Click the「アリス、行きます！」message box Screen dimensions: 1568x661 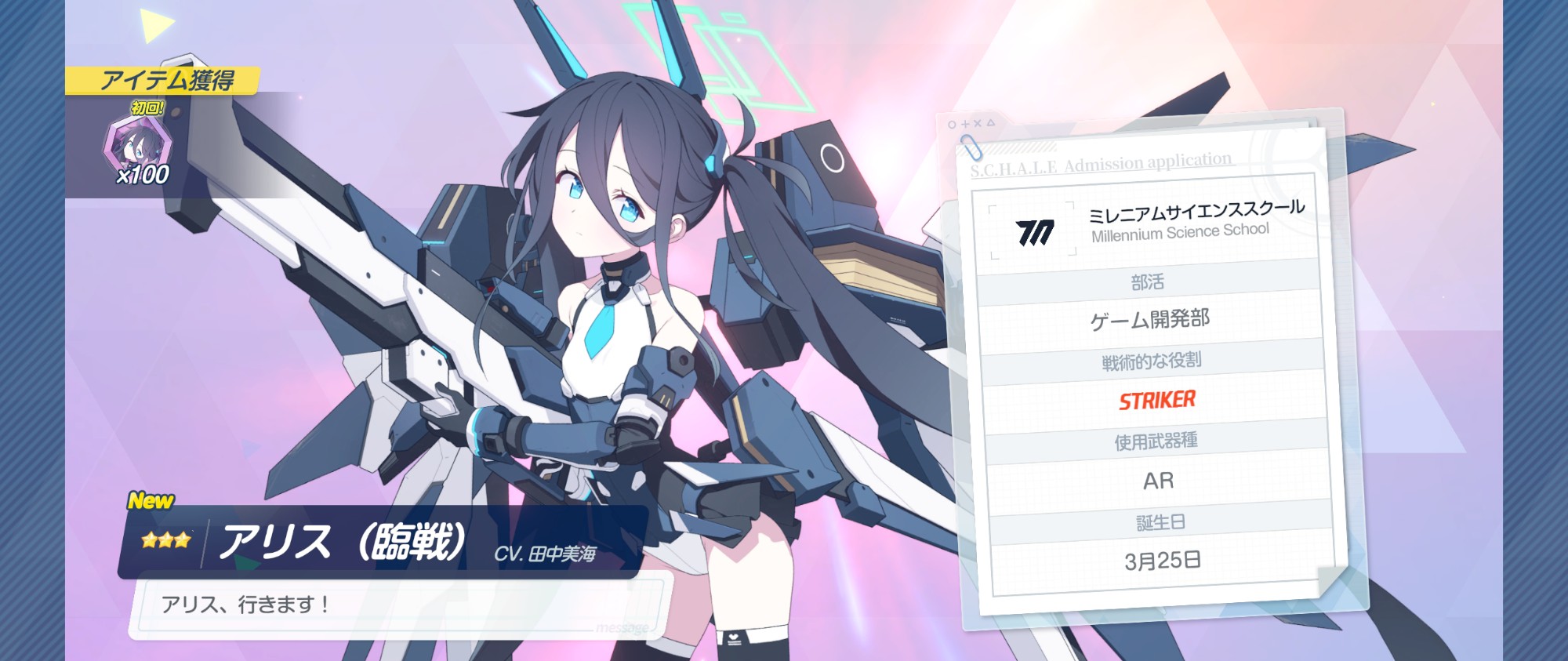pos(400,606)
